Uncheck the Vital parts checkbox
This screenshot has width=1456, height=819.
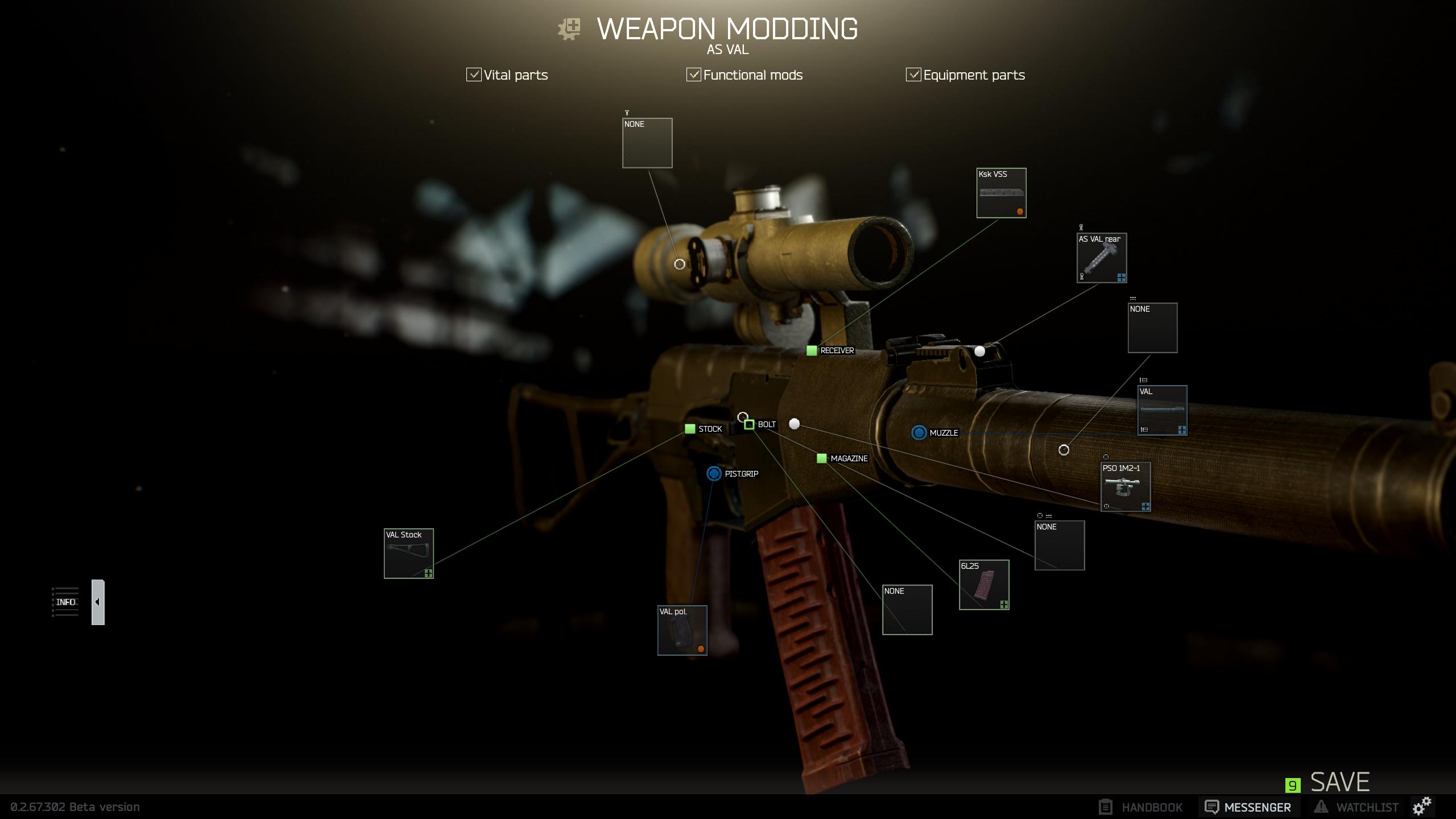click(x=473, y=75)
